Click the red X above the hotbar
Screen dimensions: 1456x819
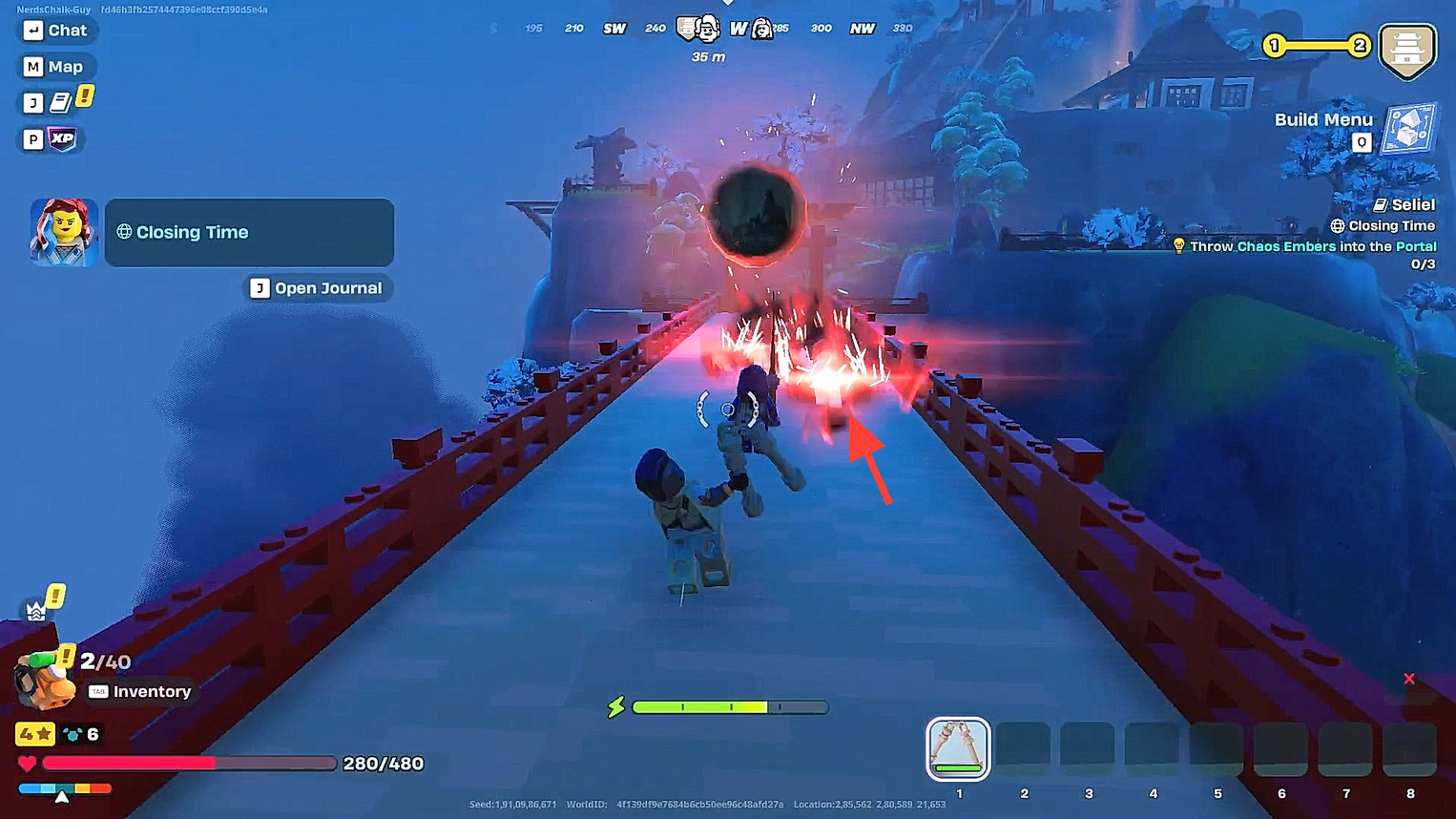(x=1409, y=679)
